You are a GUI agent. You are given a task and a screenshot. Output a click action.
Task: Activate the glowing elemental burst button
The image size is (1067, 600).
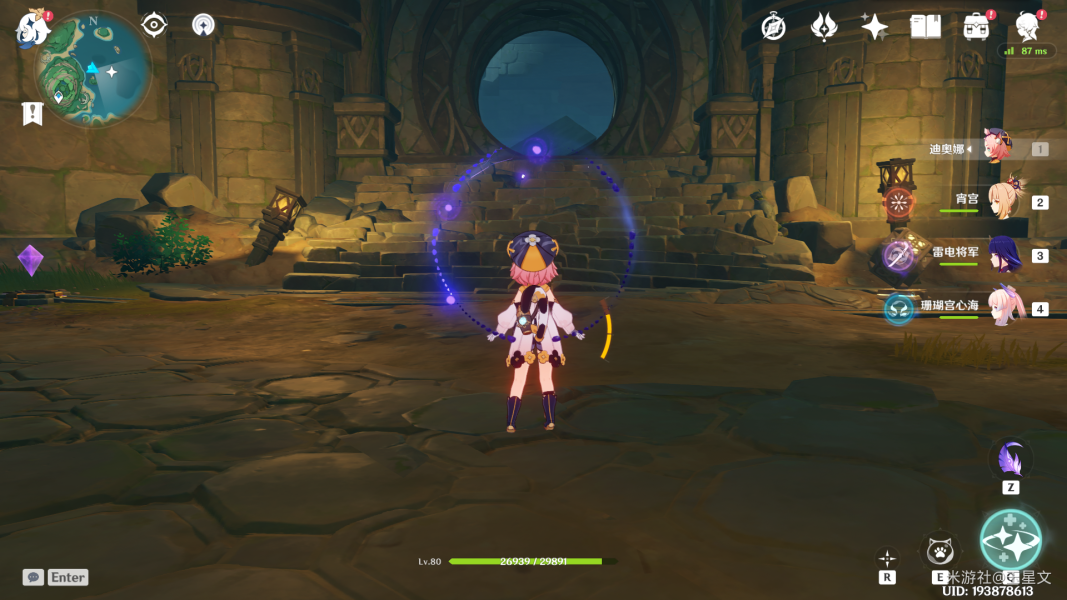[x=1010, y=539]
